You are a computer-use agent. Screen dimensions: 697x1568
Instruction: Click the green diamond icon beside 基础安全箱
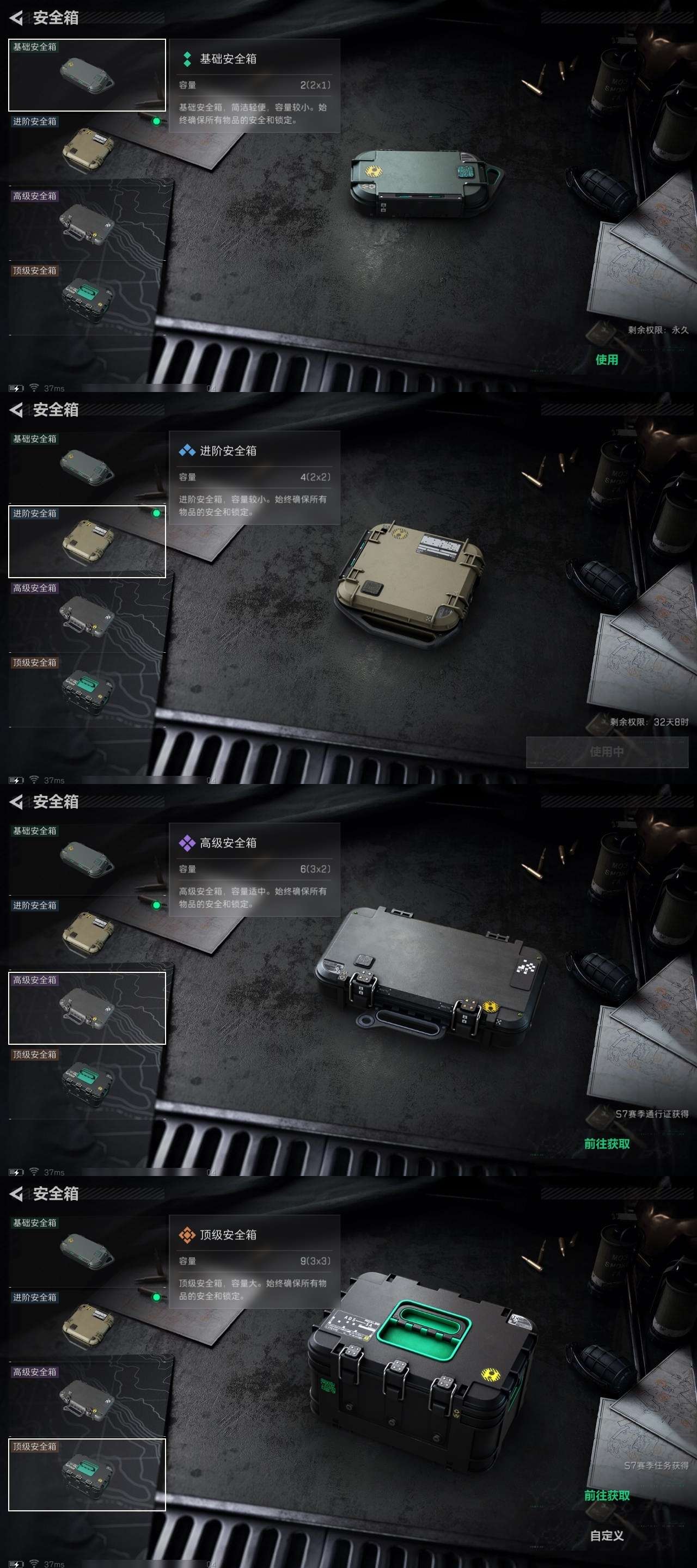point(186,59)
